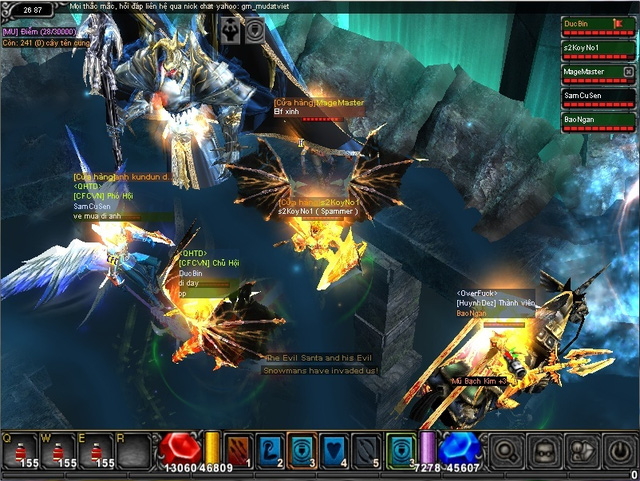The height and width of the screenshot is (481, 640).
Task: Select SamCuSen in the party list
Action: coord(594,97)
